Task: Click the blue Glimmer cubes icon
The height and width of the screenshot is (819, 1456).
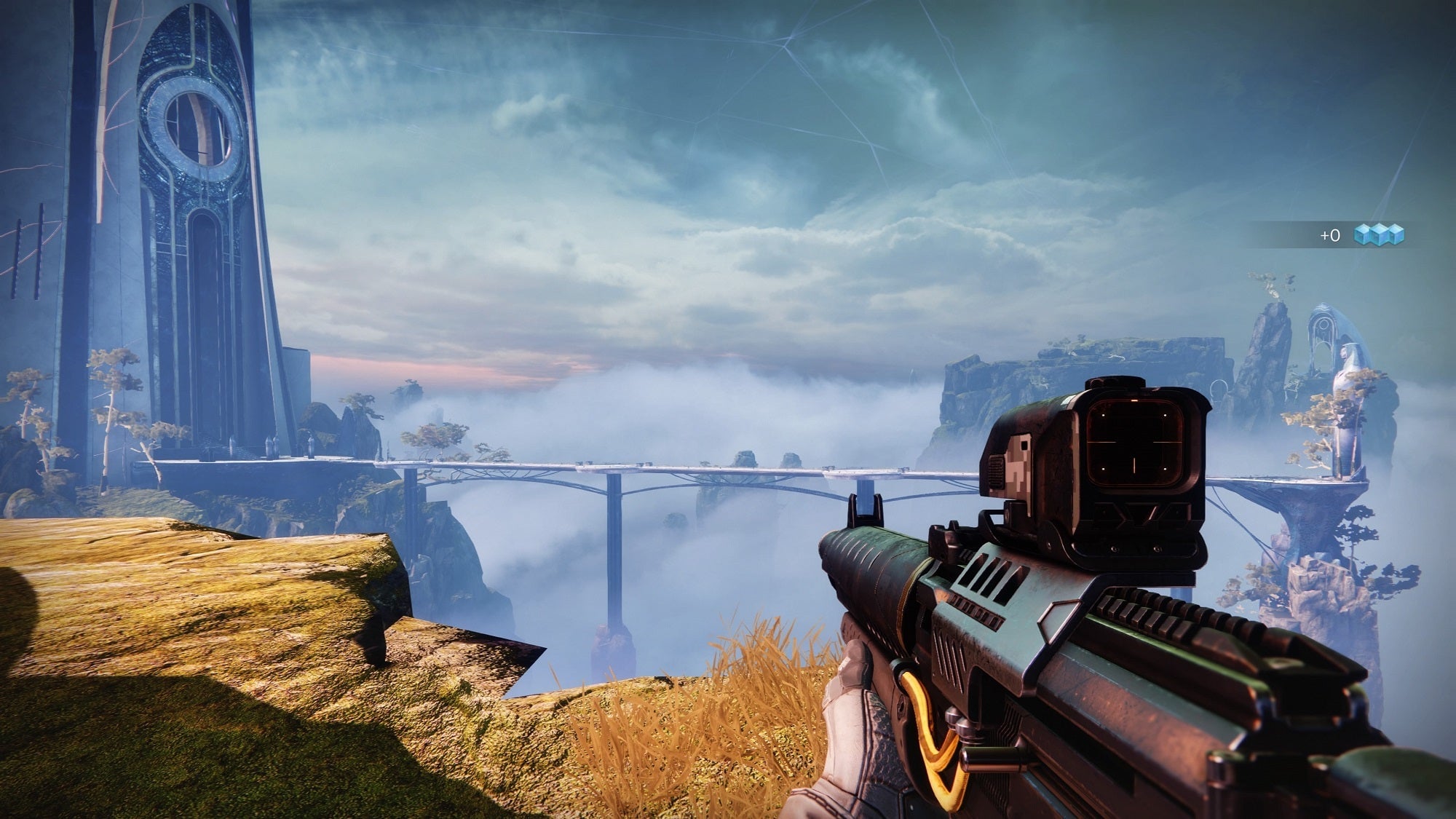Action: tap(1378, 234)
